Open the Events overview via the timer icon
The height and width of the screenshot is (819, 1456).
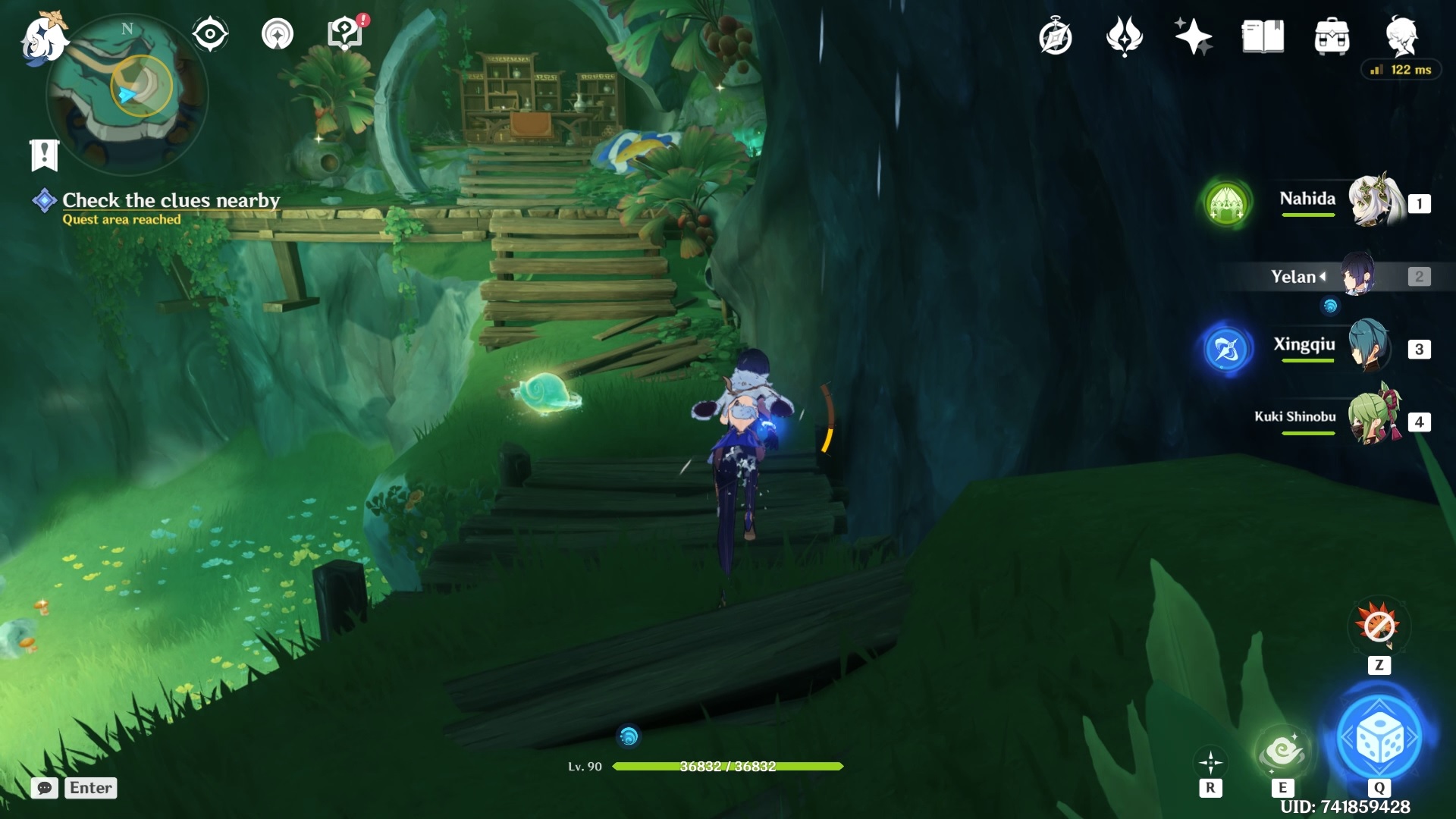click(1055, 36)
